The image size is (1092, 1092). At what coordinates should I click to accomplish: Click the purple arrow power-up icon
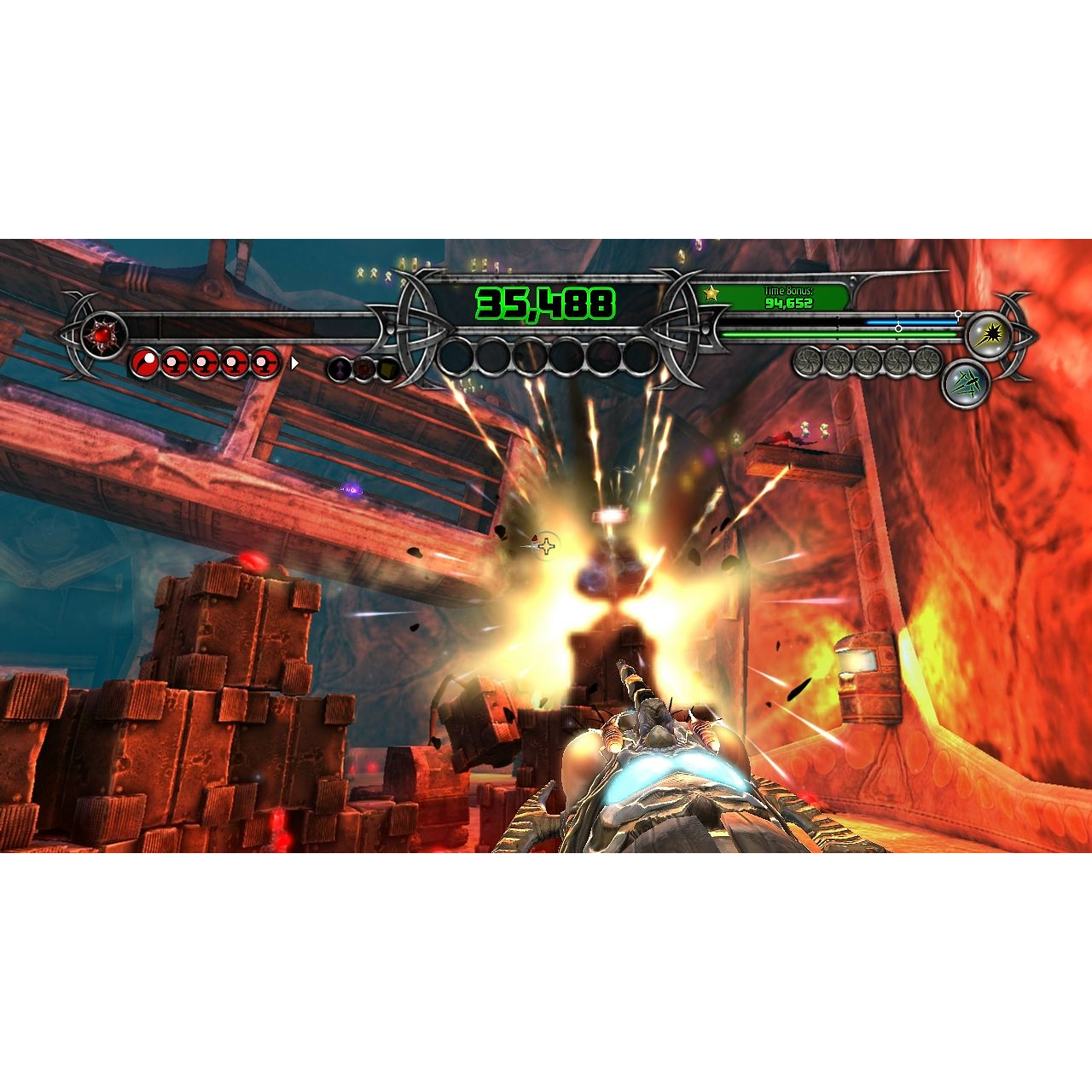tap(340, 369)
